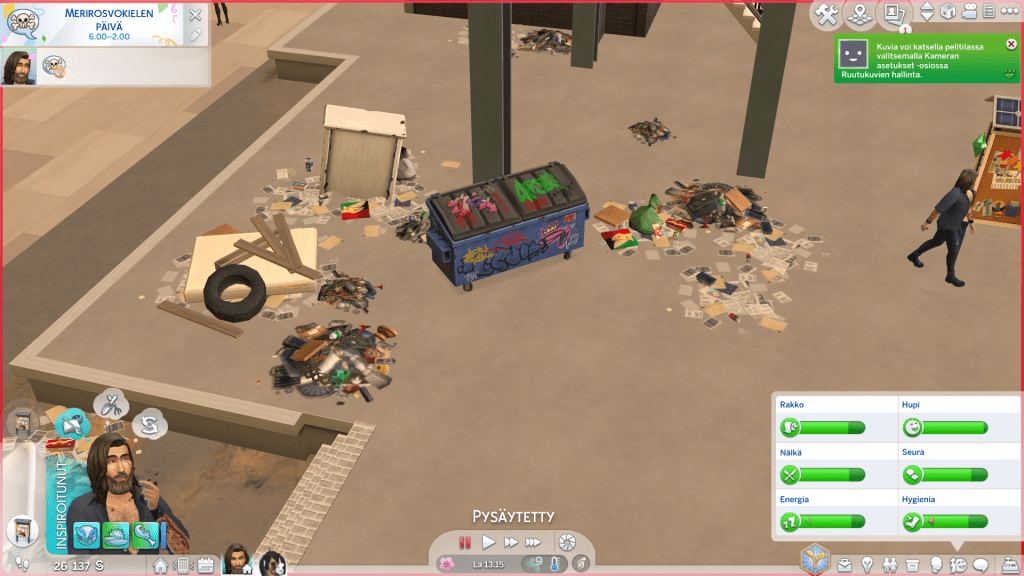Open the camera controls icon
The height and width of the screenshot is (576, 1024).
pyautogui.click(x=969, y=12)
